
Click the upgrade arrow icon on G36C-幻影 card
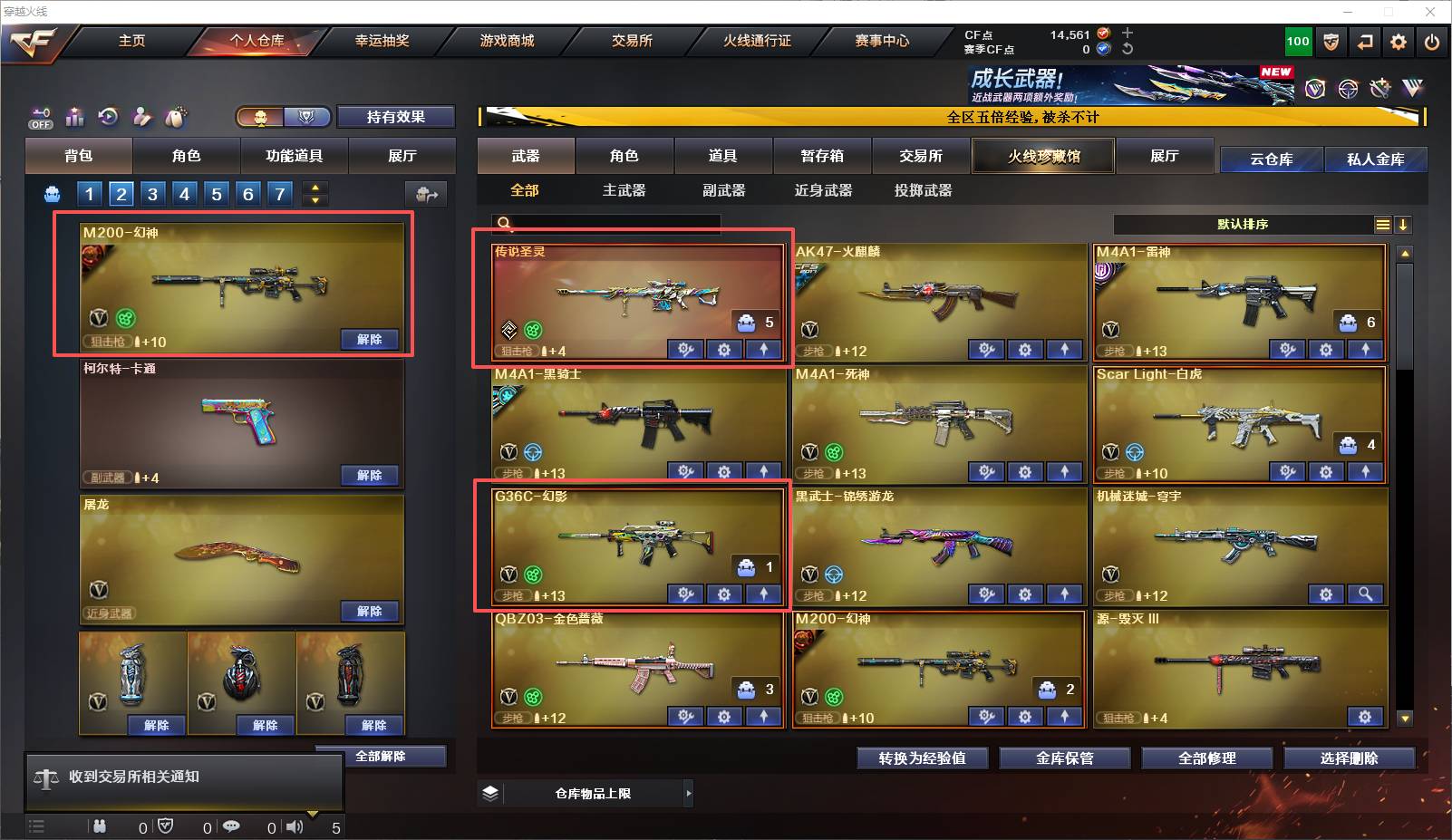(764, 594)
